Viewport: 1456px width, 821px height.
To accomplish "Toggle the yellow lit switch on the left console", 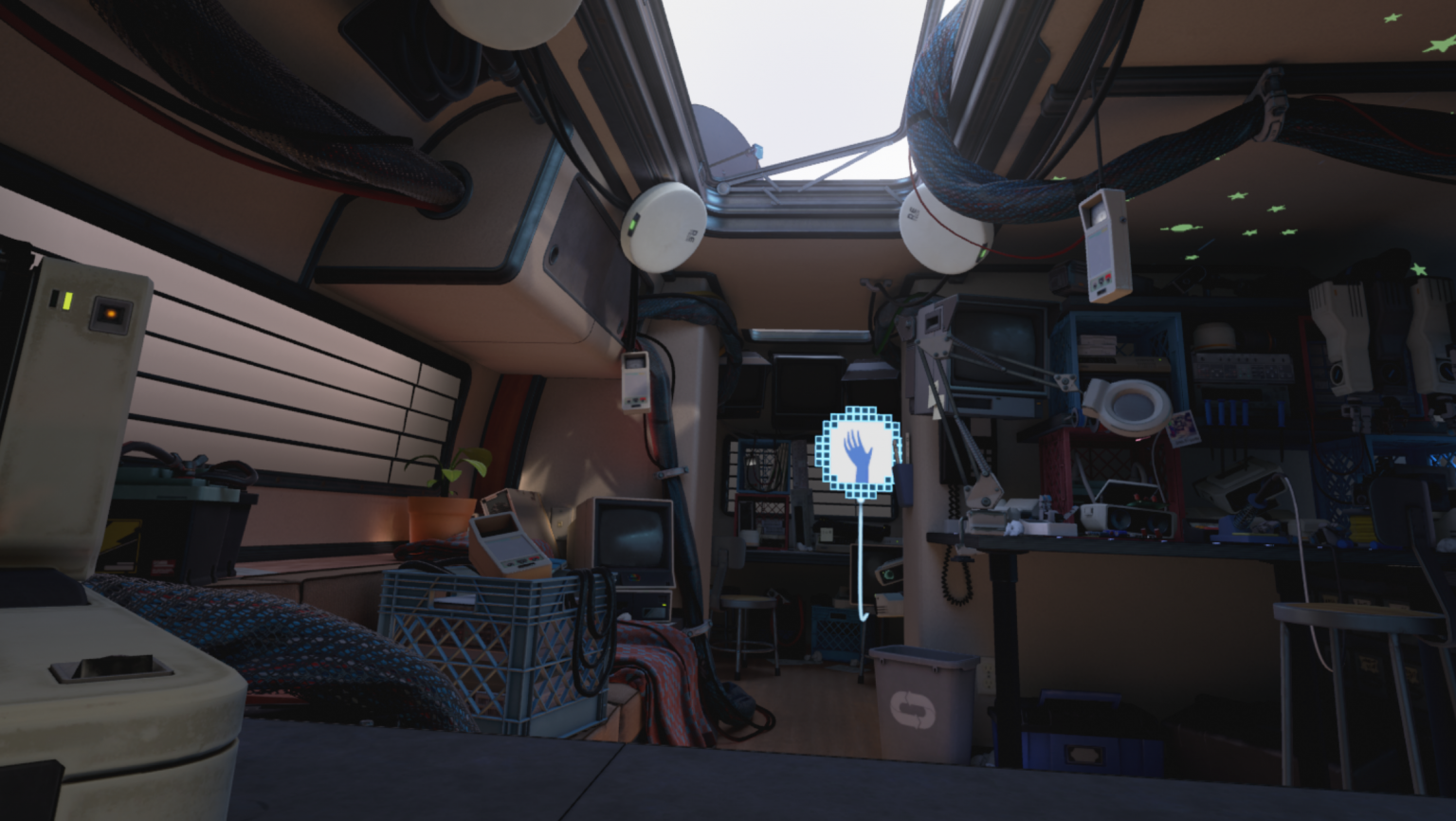I will [x=66, y=300].
